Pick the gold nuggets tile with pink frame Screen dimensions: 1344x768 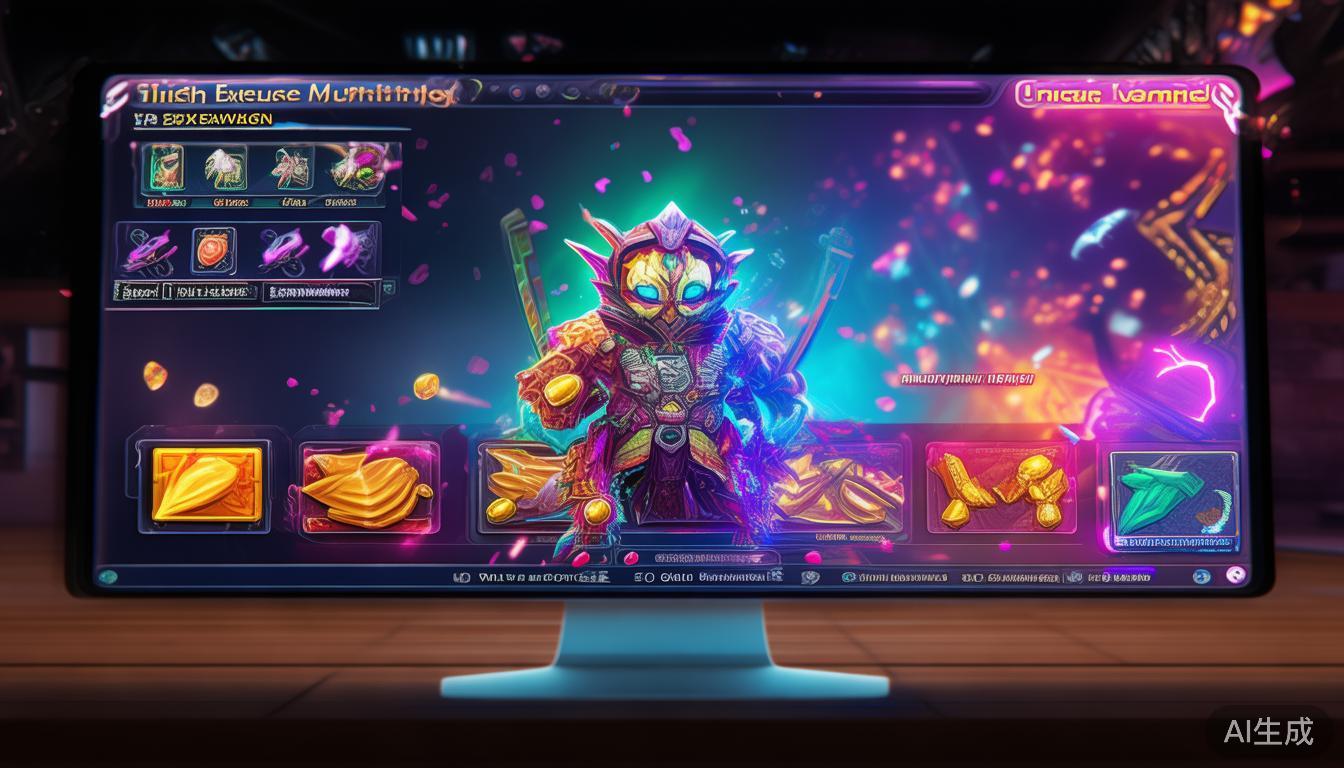[999, 485]
